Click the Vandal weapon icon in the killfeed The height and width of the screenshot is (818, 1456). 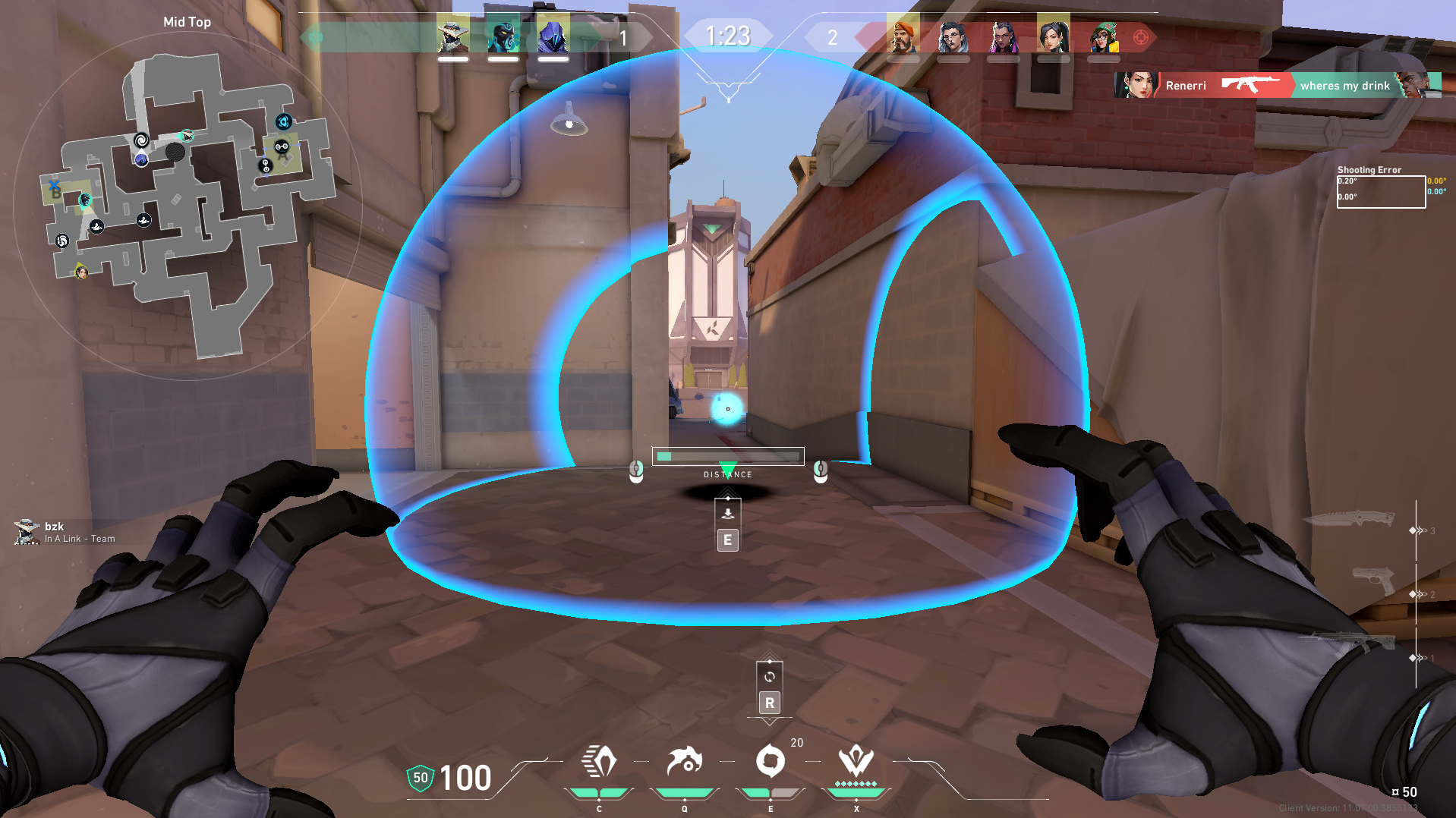click(x=1250, y=85)
